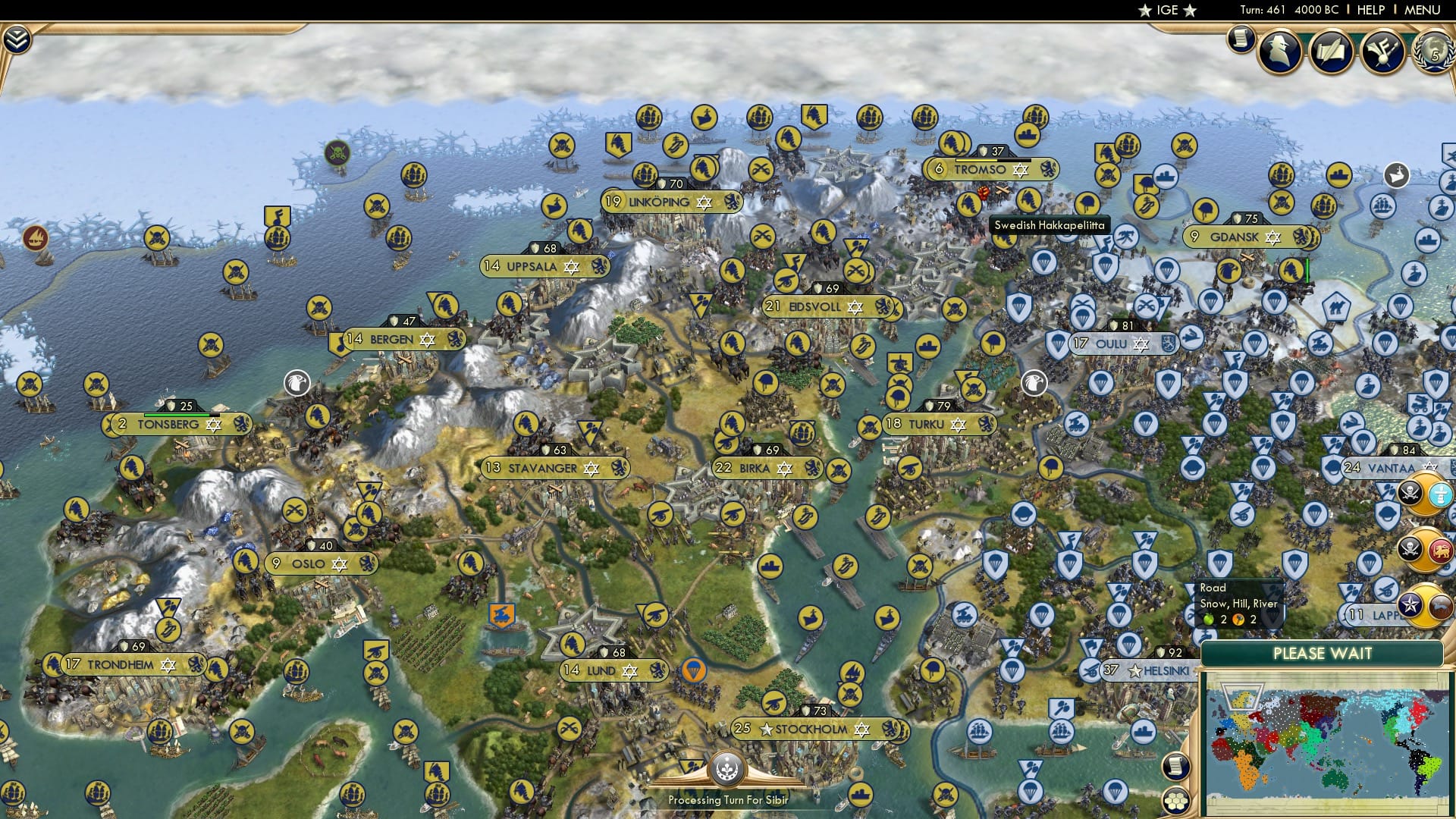The width and height of the screenshot is (1456, 819).
Task: Click the red lion city-state notification bubble
Action: tap(1439, 551)
